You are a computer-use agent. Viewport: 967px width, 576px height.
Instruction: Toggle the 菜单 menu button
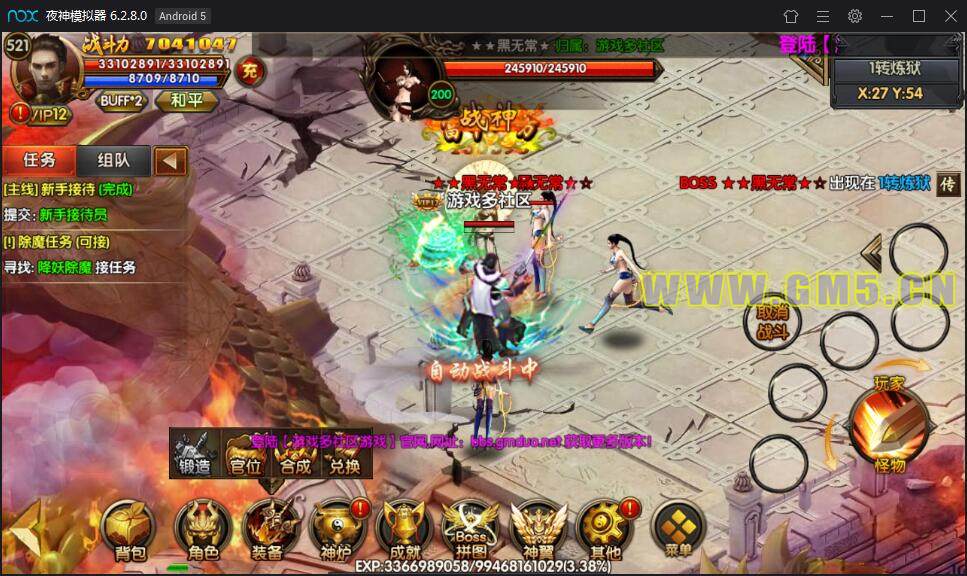coord(679,528)
